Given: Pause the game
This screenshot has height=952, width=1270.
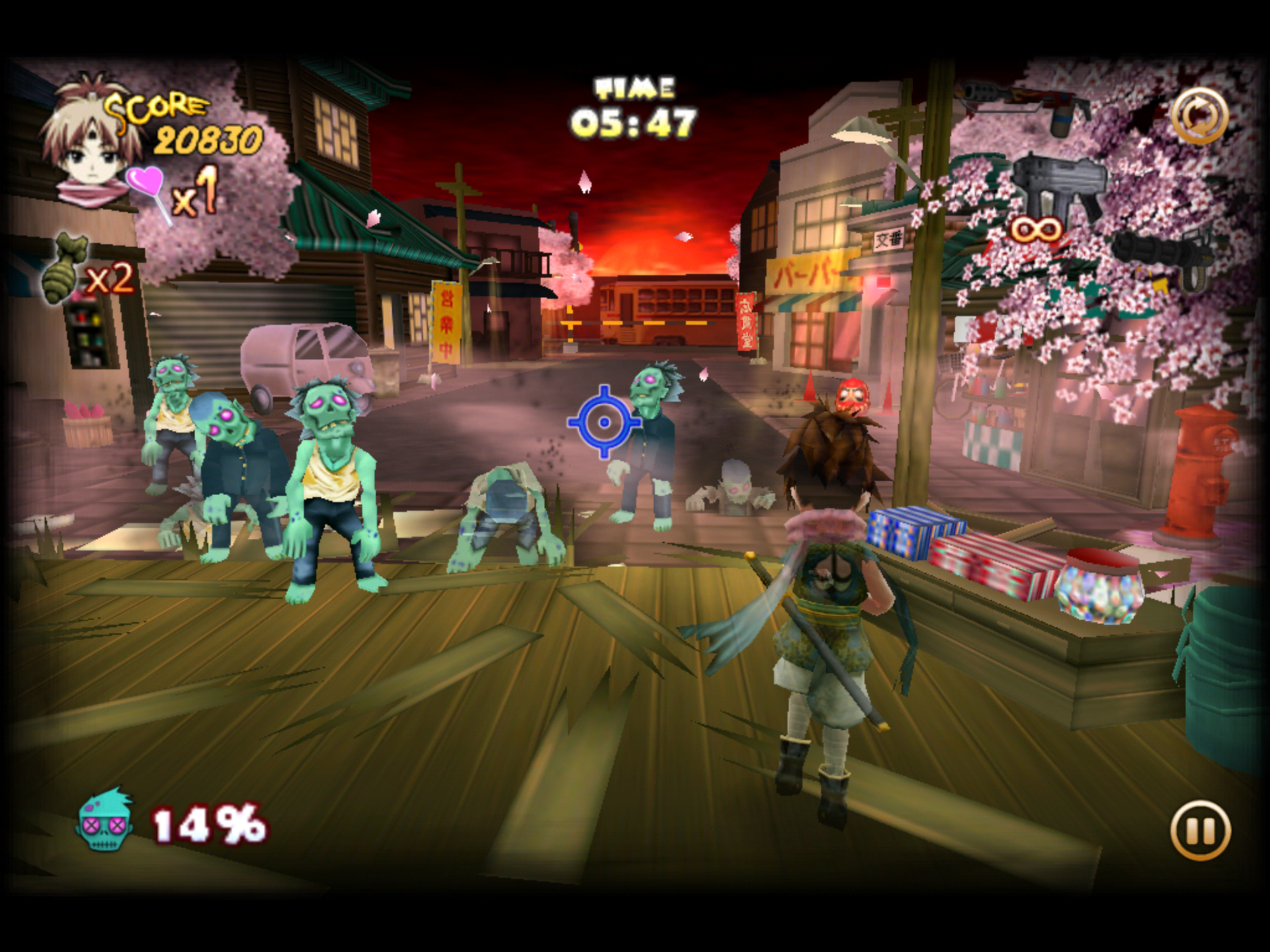Looking at the screenshot, I should [1200, 830].
